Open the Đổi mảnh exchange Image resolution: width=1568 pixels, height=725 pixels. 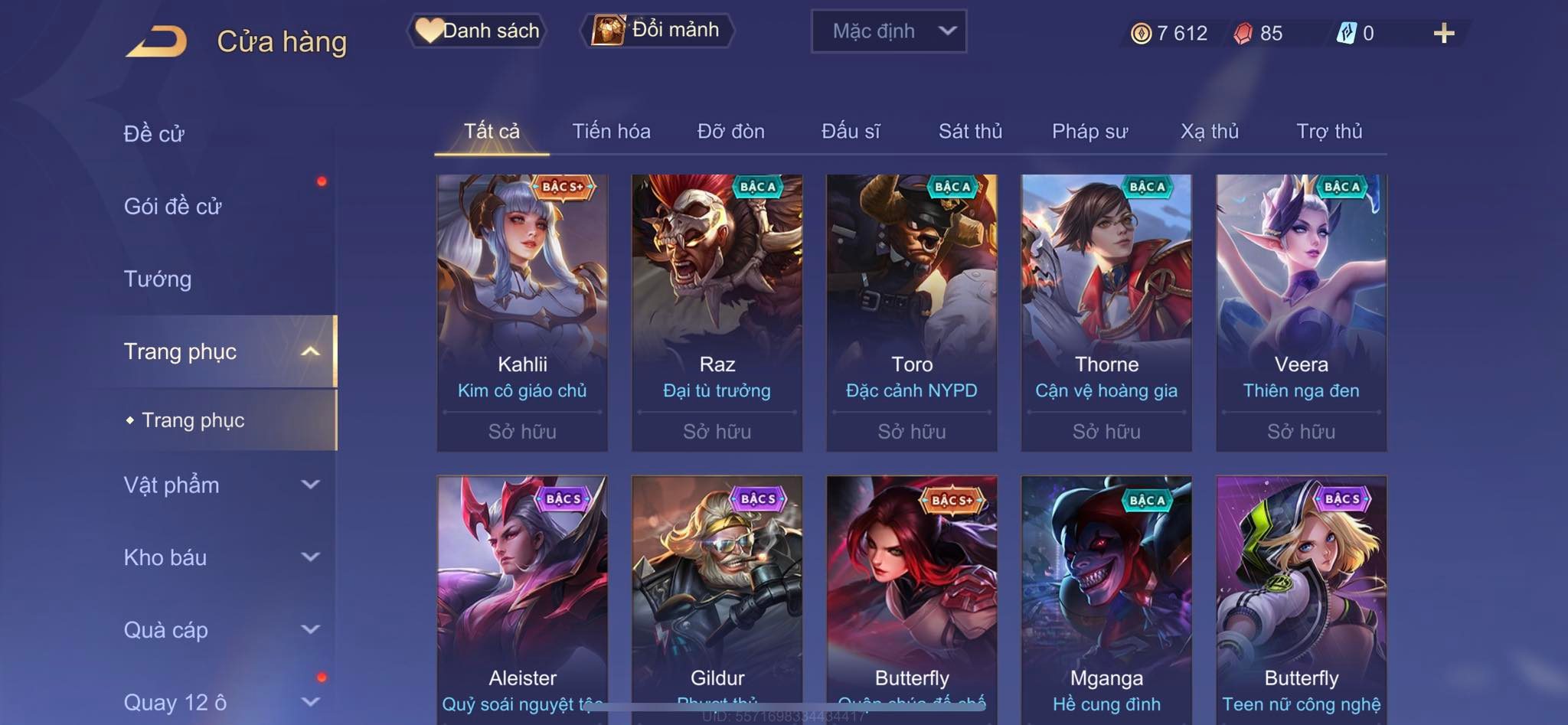[x=658, y=31]
